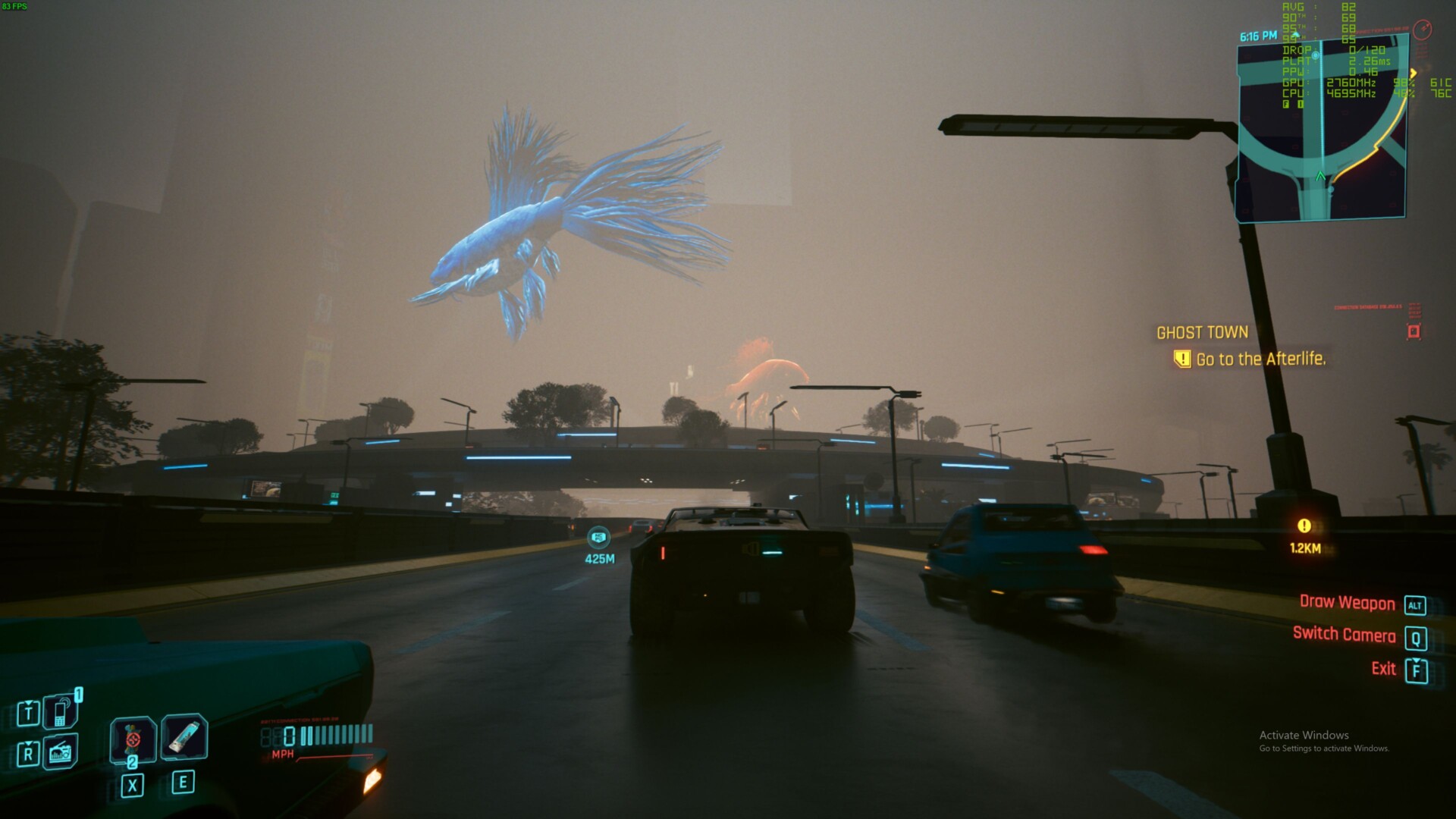Image resolution: width=1456 pixels, height=819 pixels.
Task: Open the phone icon
Action: [x=60, y=712]
